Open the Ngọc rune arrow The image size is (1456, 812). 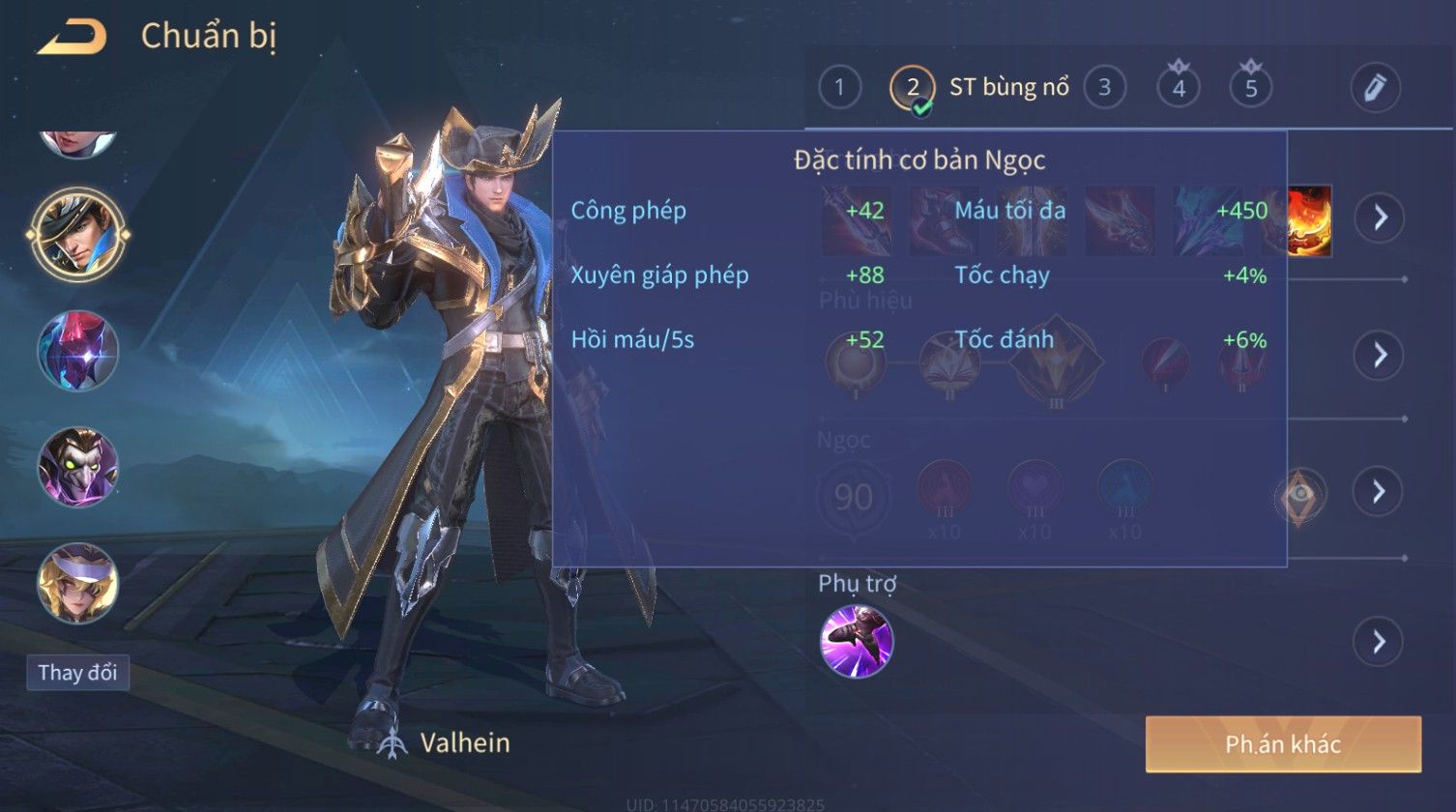tap(1379, 492)
